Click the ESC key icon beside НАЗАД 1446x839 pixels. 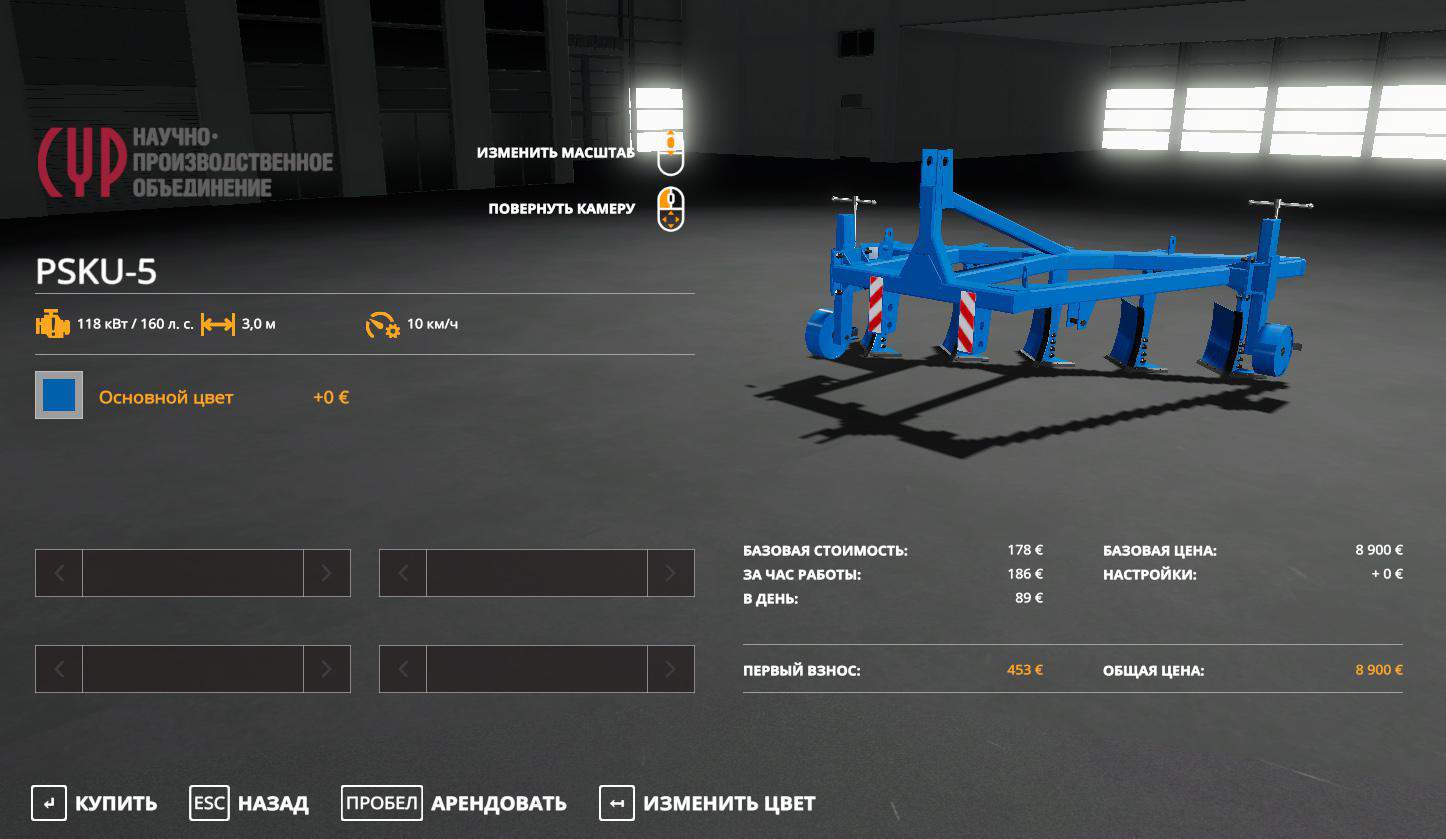(x=209, y=803)
